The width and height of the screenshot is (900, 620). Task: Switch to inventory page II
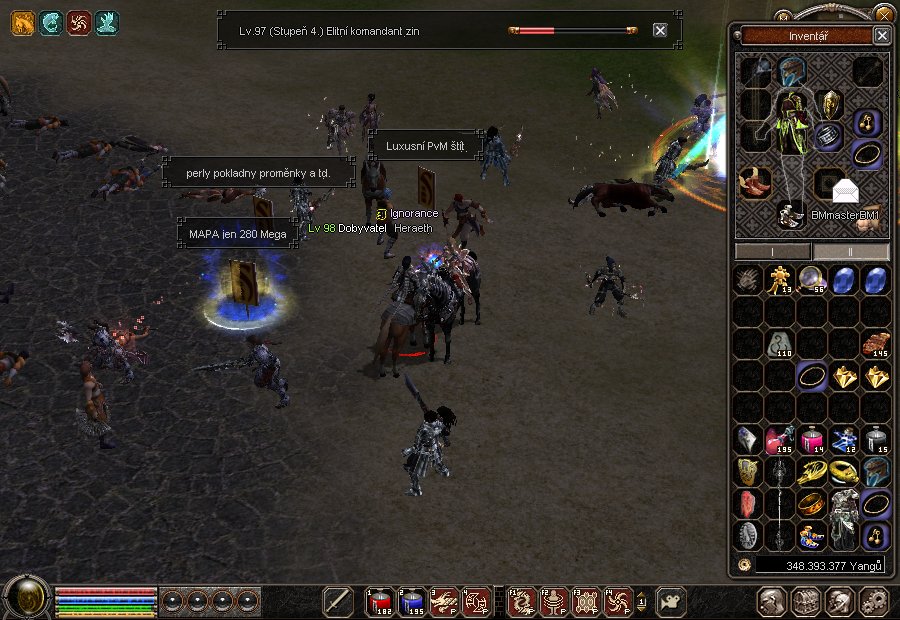pos(849,251)
